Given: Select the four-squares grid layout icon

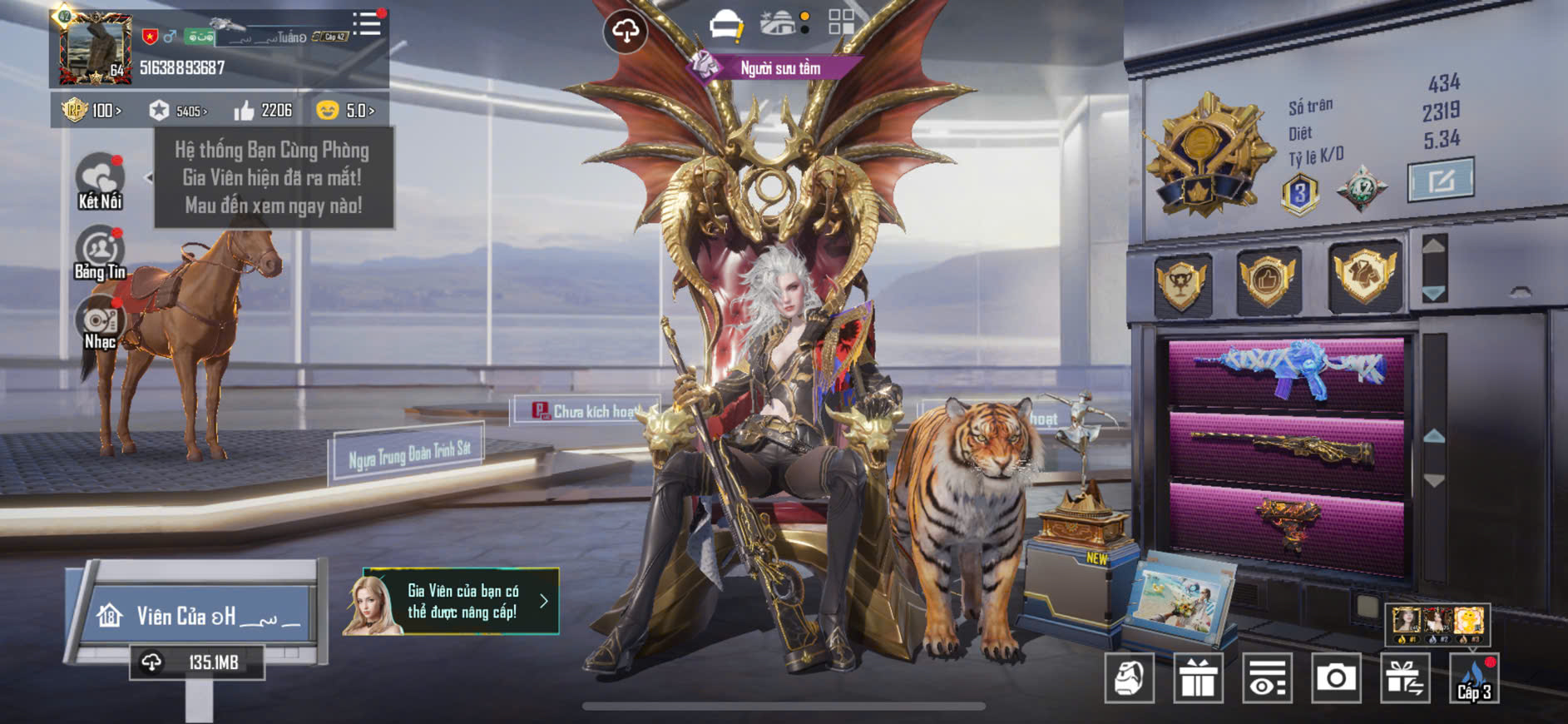Looking at the screenshot, I should [841, 22].
